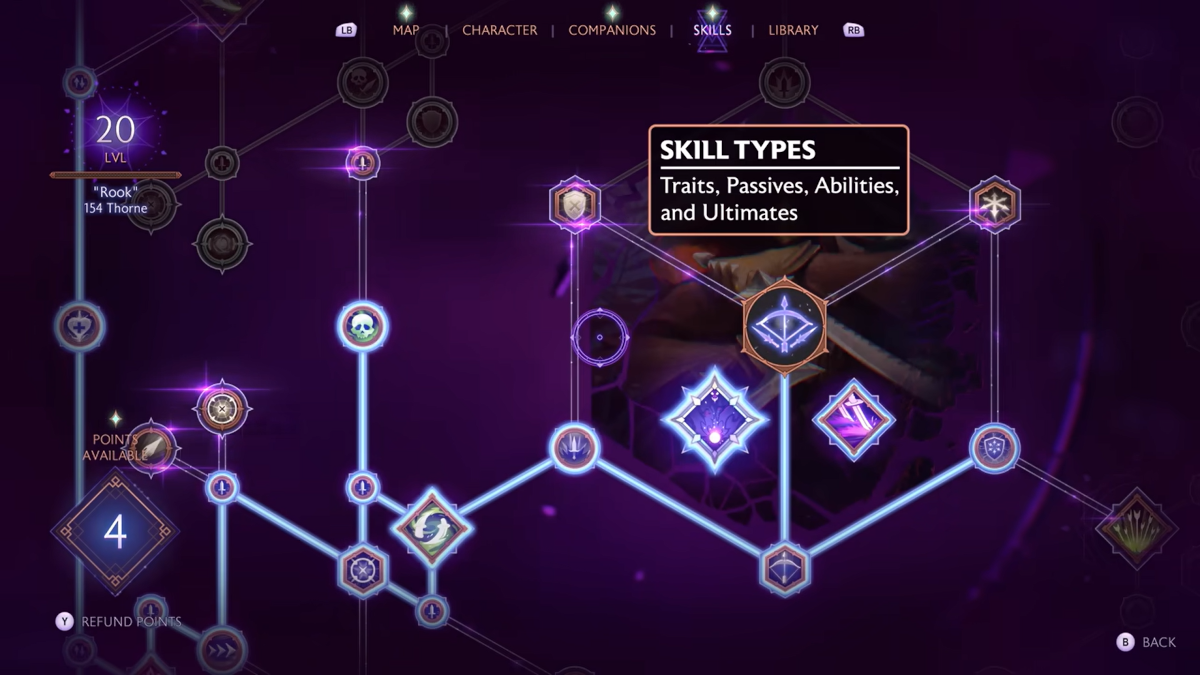
Task: Select the snowflake hexagon skill node
Action: [995, 203]
